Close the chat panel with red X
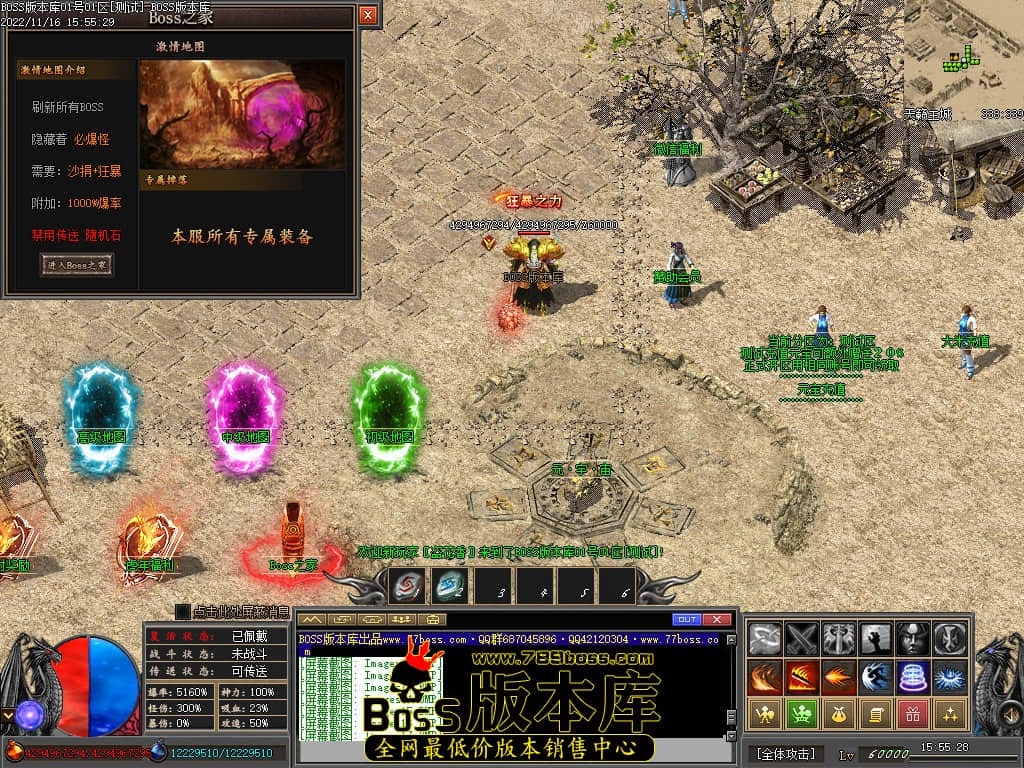Viewport: 1024px width, 768px height. pos(717,619)
